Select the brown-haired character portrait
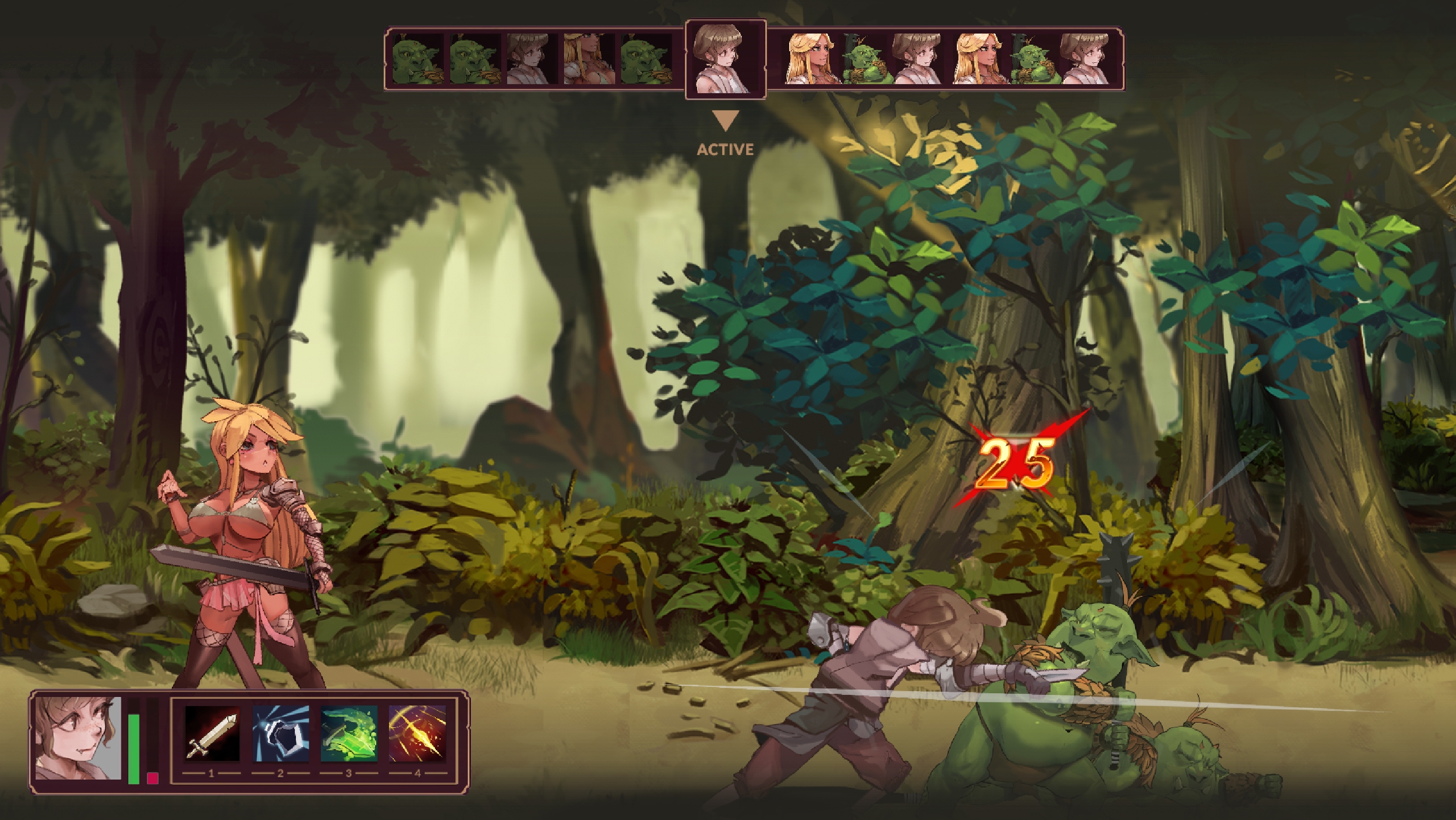 [78, 737]
